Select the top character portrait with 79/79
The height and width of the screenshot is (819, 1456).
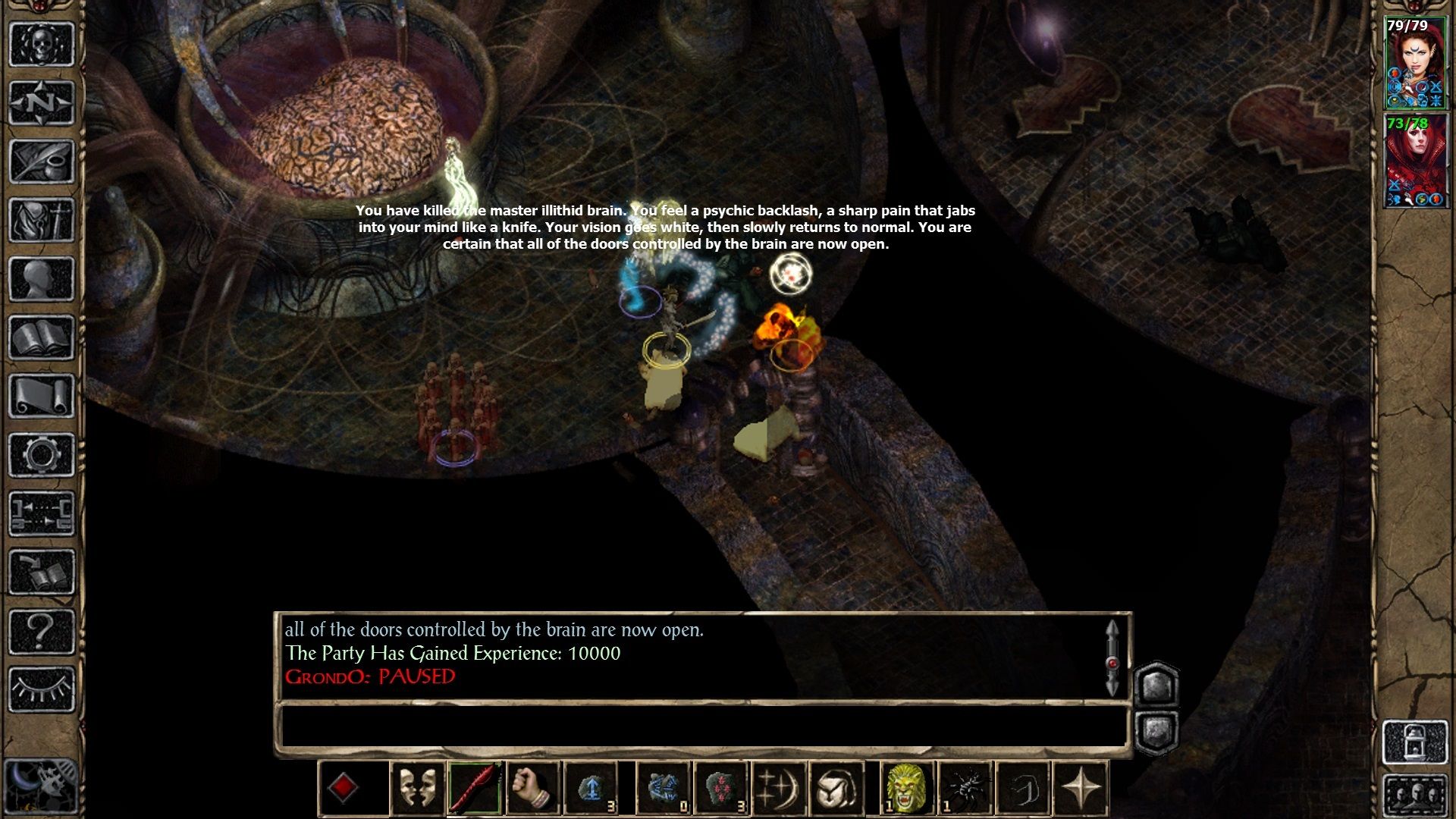click(1415, 62)
